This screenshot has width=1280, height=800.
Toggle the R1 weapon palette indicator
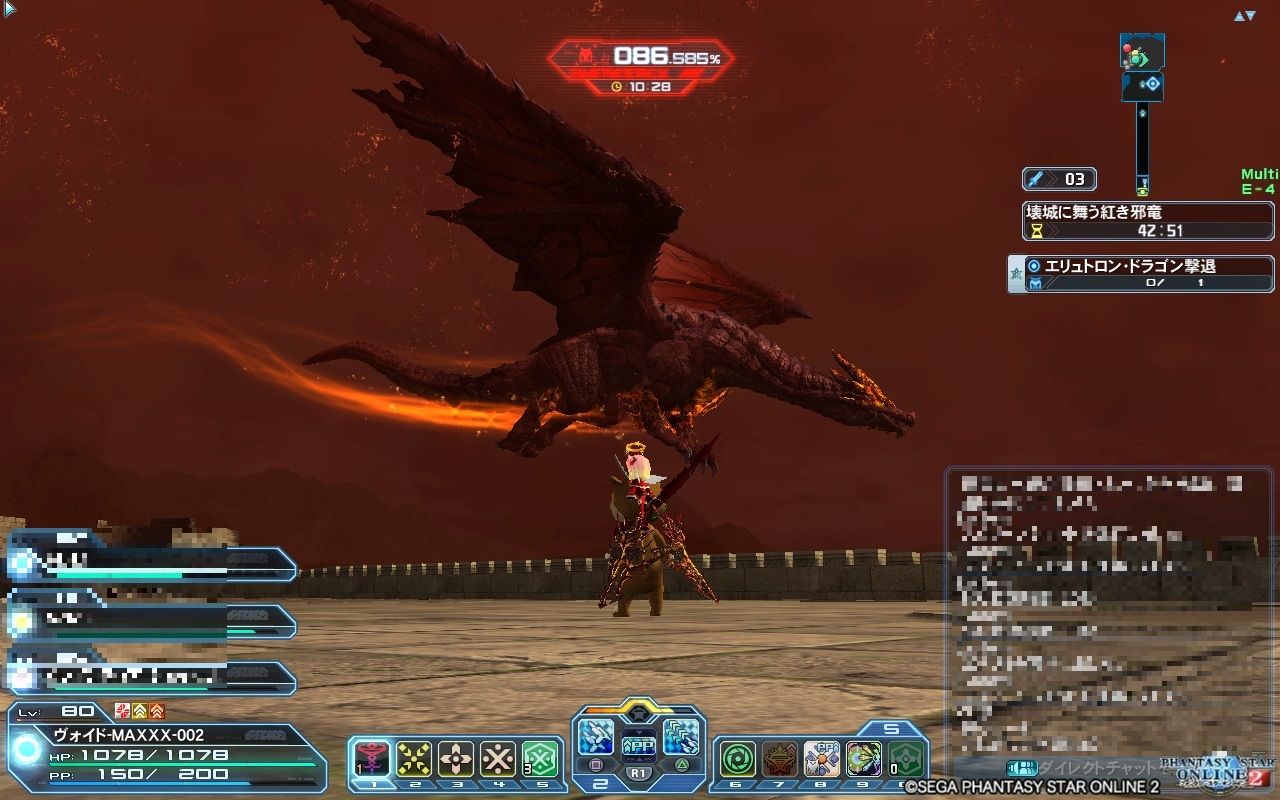click(x=638, y=771)
